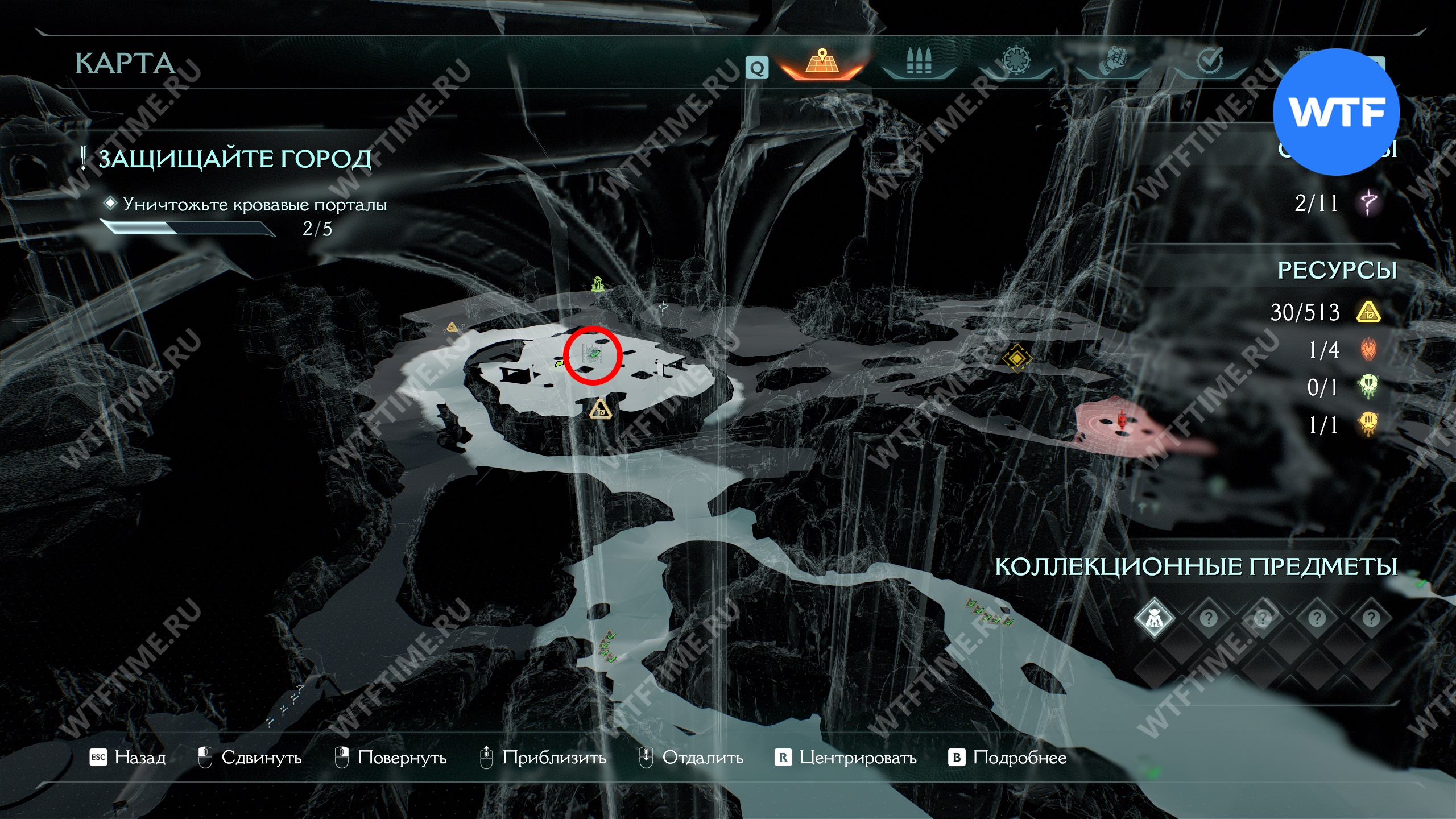1456x819 pixels.
Task: Open the checkmark objectives tab
Action: coord(1210,61)
